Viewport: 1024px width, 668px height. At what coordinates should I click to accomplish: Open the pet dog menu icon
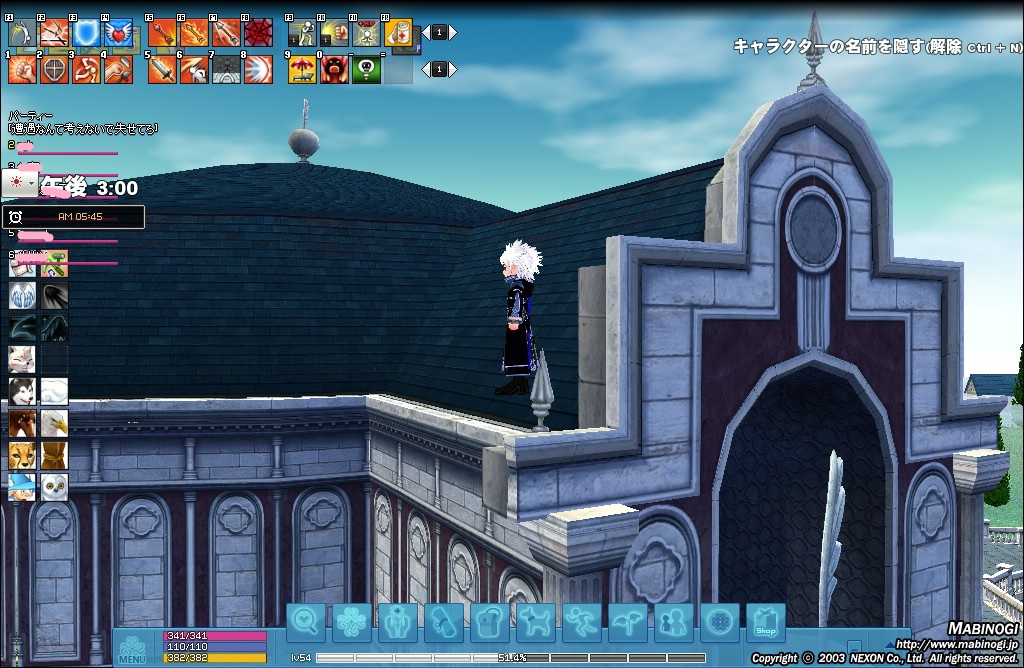[536, 623]
